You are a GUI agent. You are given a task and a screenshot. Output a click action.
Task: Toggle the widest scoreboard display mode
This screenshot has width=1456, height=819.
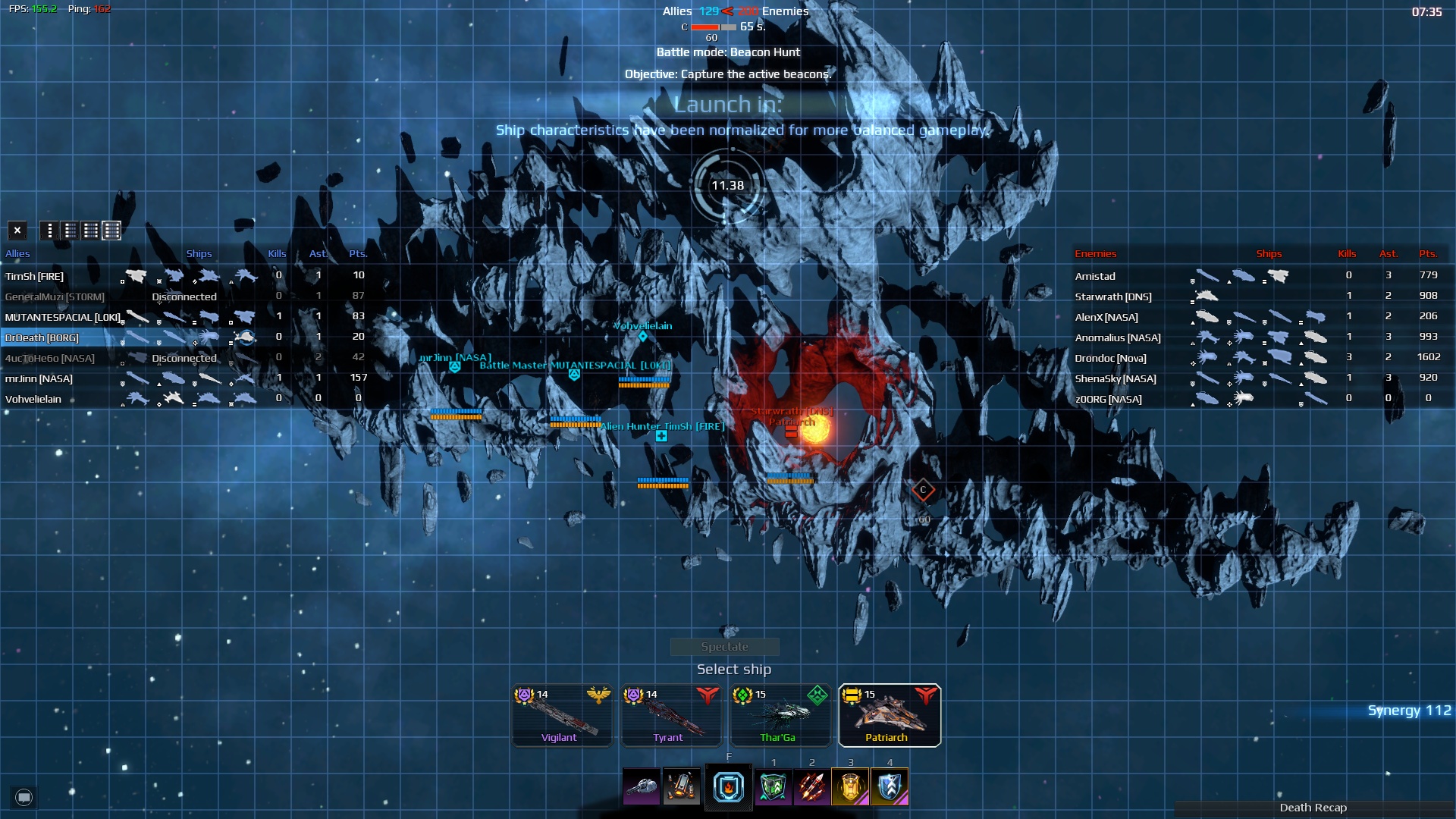(x=111, y=231)
